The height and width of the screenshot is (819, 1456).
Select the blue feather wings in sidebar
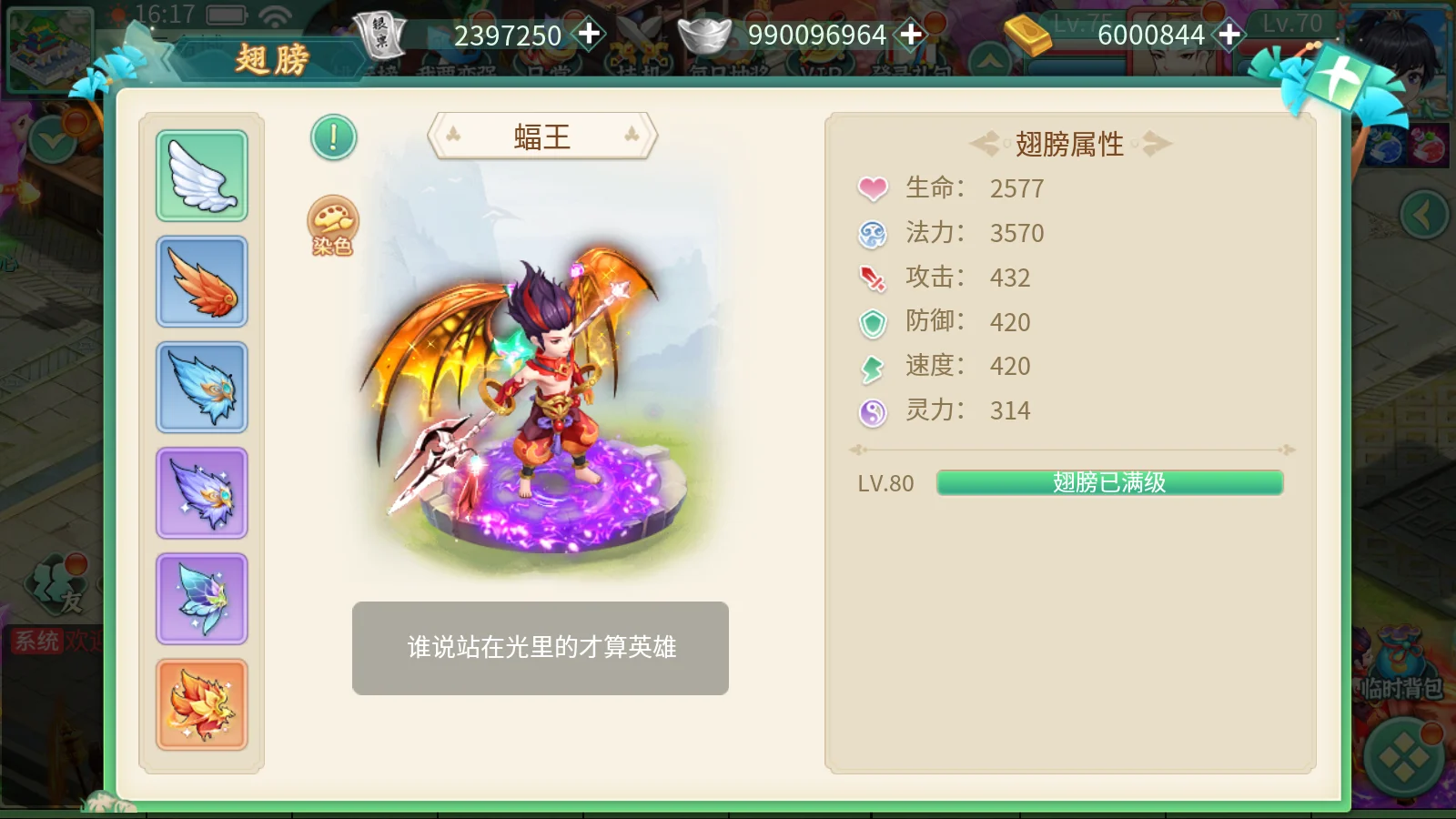201,389
